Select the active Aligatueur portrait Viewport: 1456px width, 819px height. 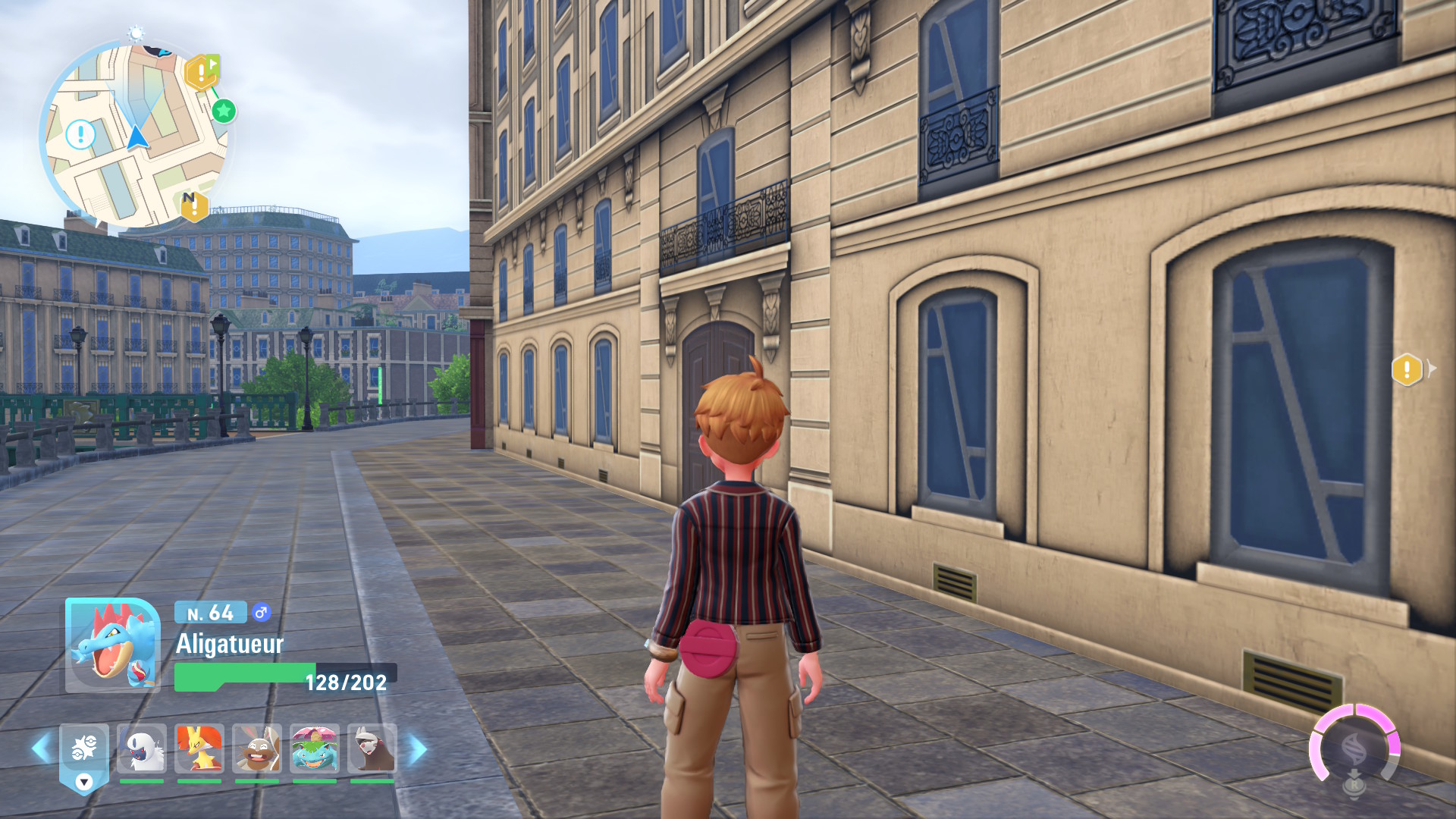coord(112,645)
